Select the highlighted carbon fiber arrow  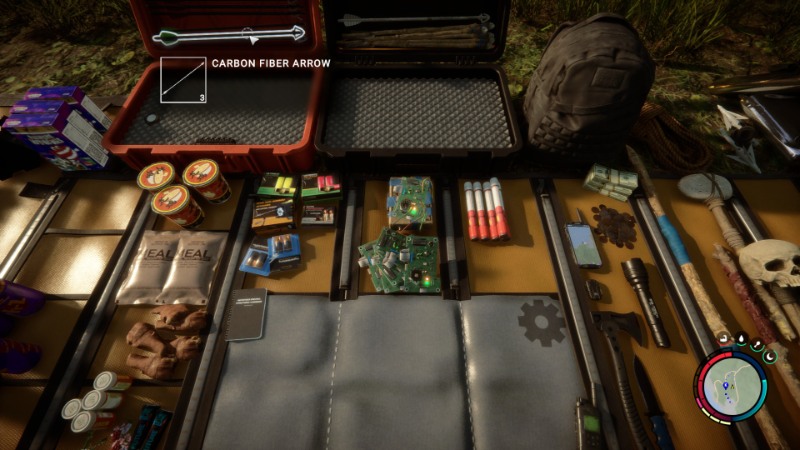point(230,36)
